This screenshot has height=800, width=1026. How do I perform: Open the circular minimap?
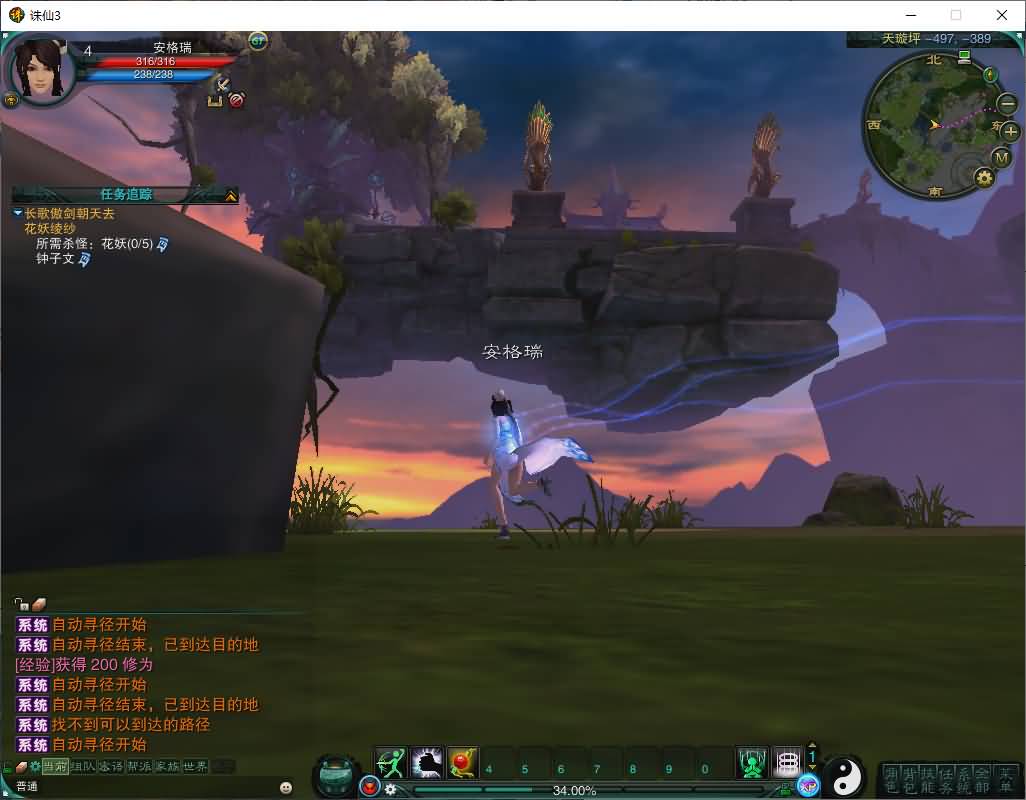coord(927,125)
